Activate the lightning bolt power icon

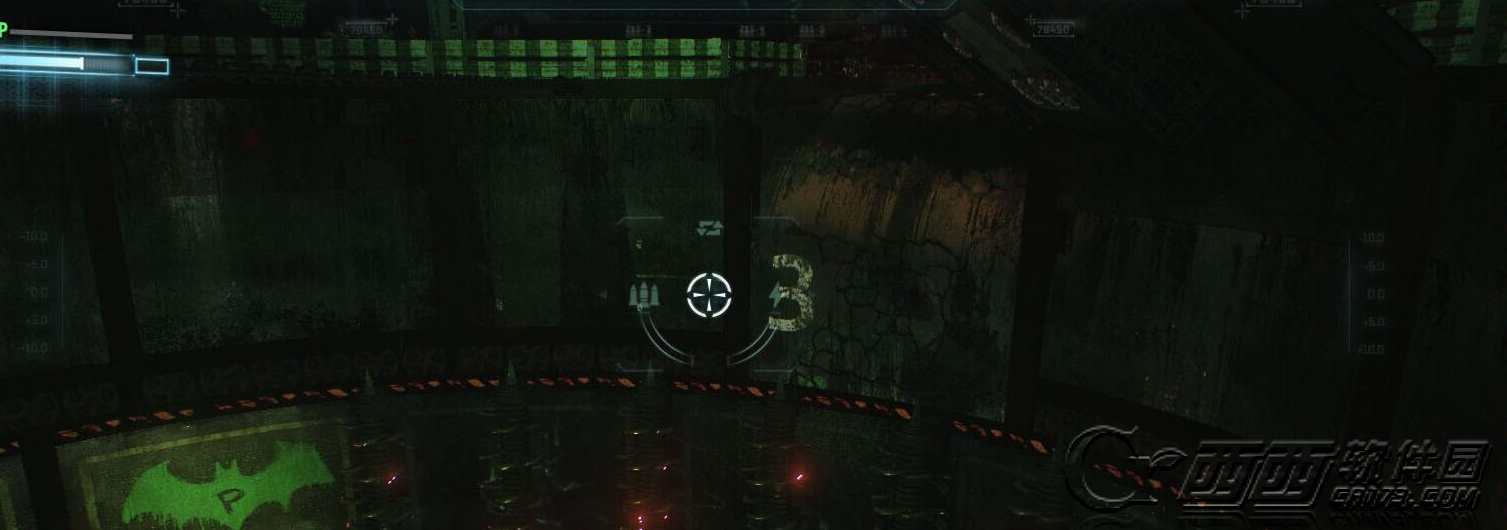click(776, 295)
